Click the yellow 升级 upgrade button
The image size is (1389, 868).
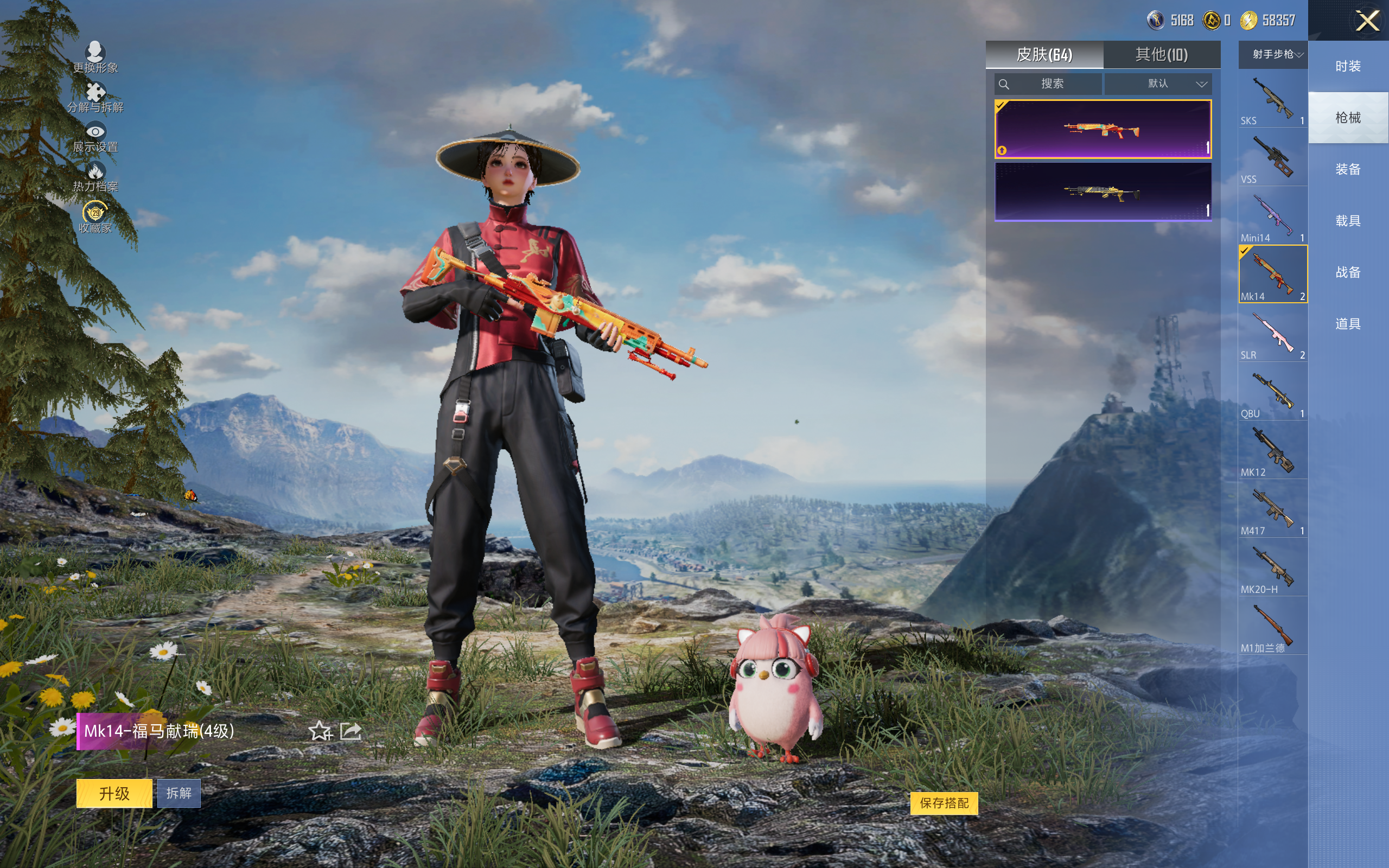pos(114,793)
